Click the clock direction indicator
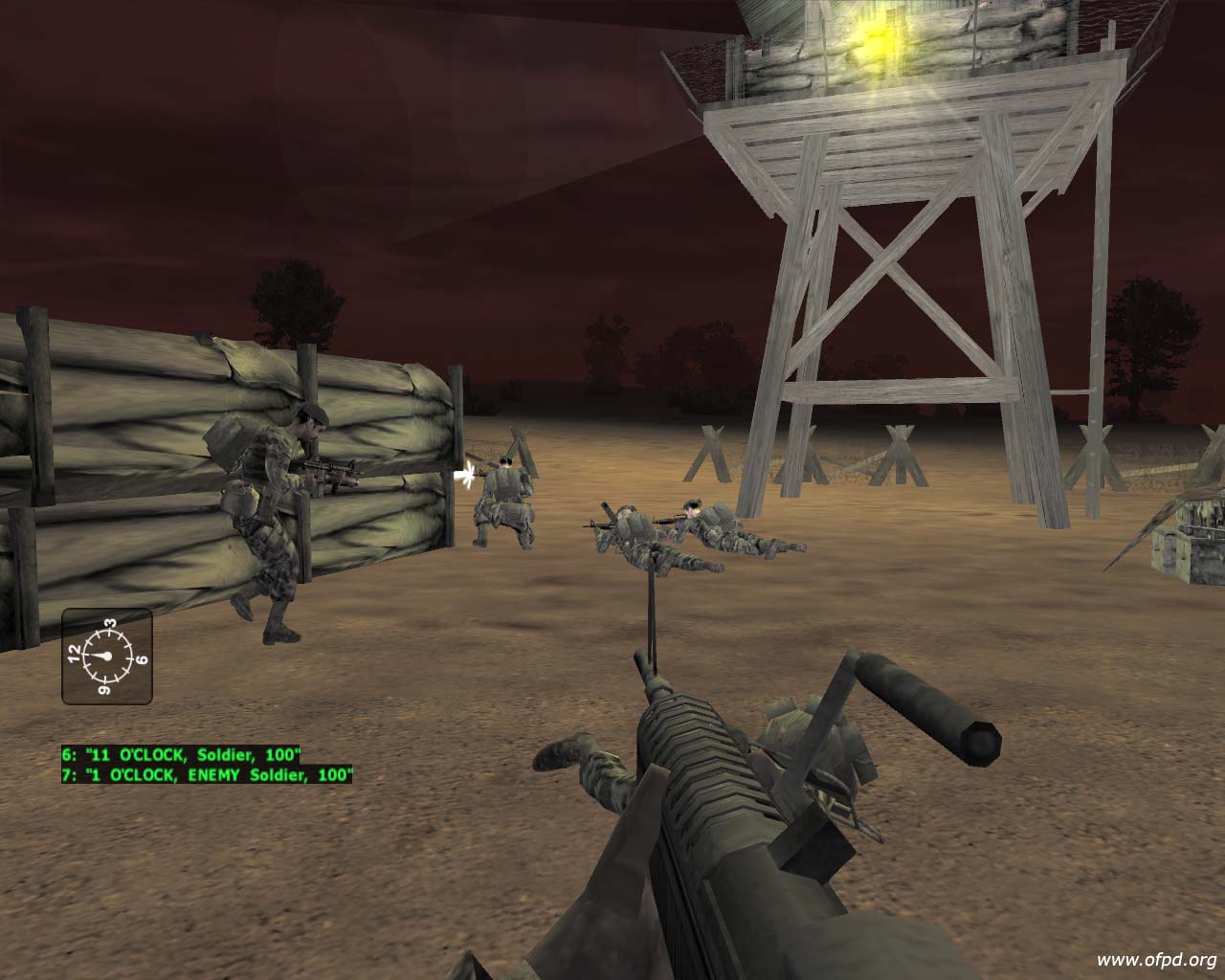 [x=106, y=656]
